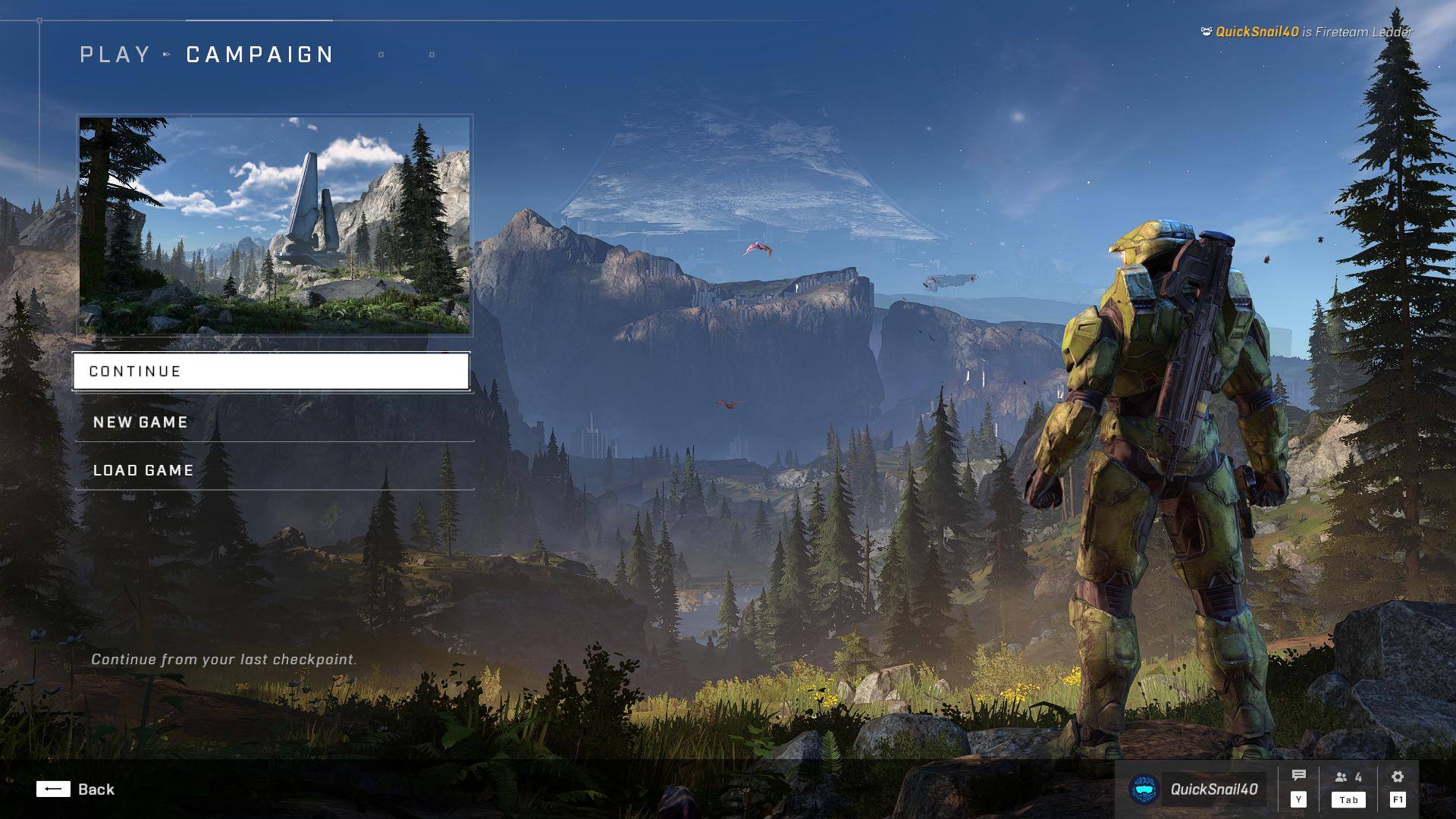Click the Play breadcrumb in the header
The image size is (1456, 819).
pos(115,55)
